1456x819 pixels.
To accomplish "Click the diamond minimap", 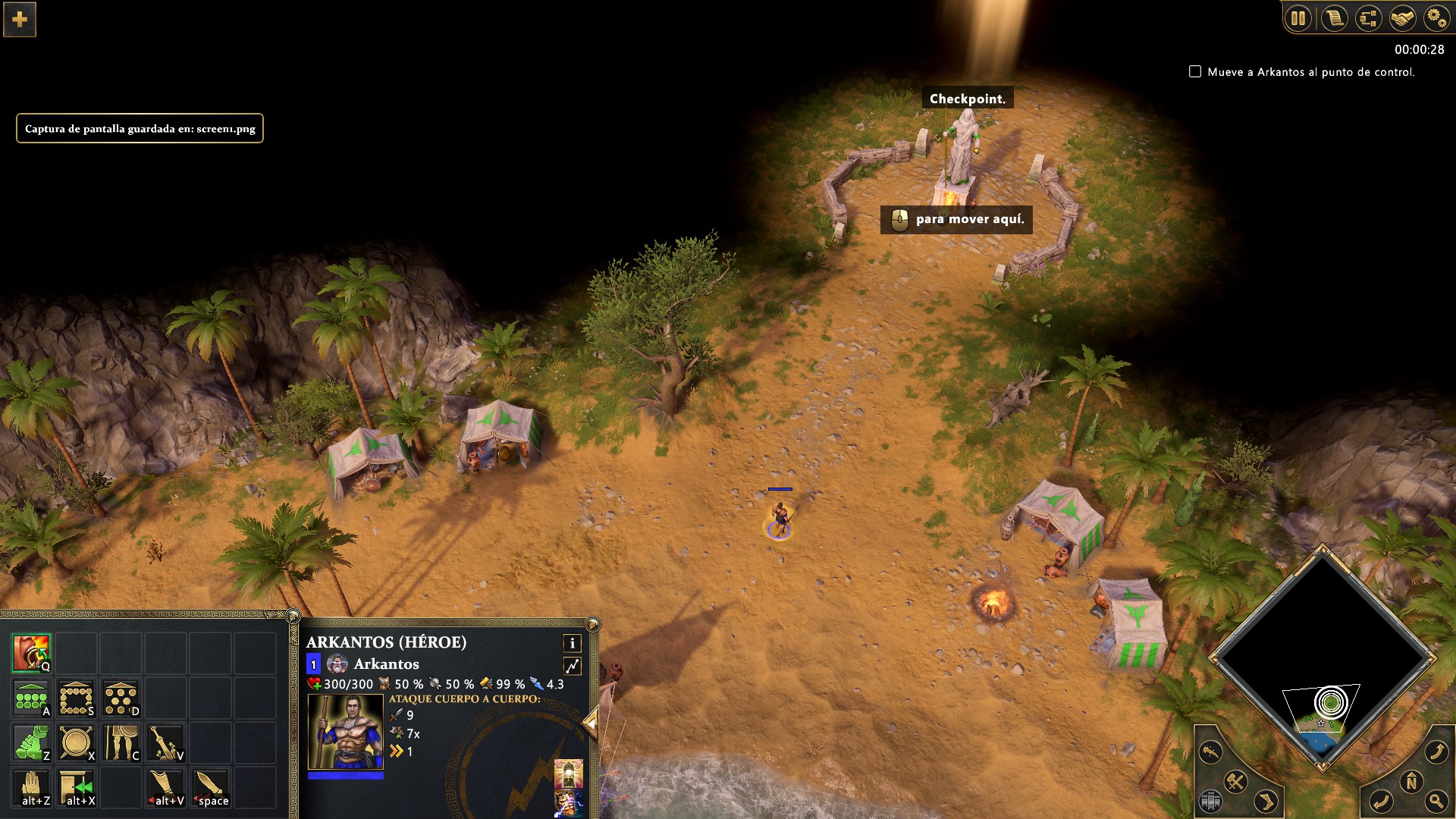I will point(1323,652).
